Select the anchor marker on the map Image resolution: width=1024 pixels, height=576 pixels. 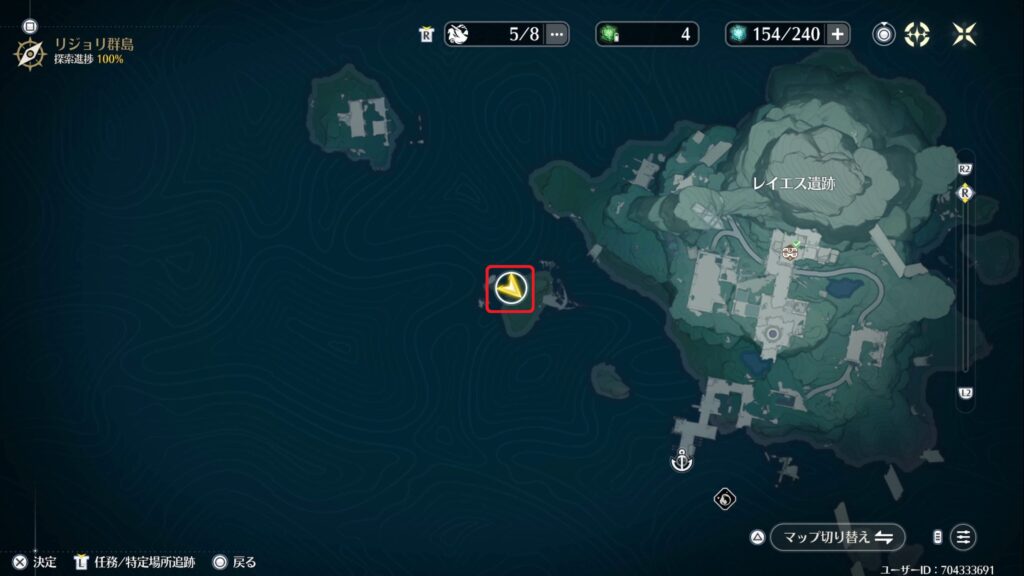pyautogui.click(x=681, y=462)
